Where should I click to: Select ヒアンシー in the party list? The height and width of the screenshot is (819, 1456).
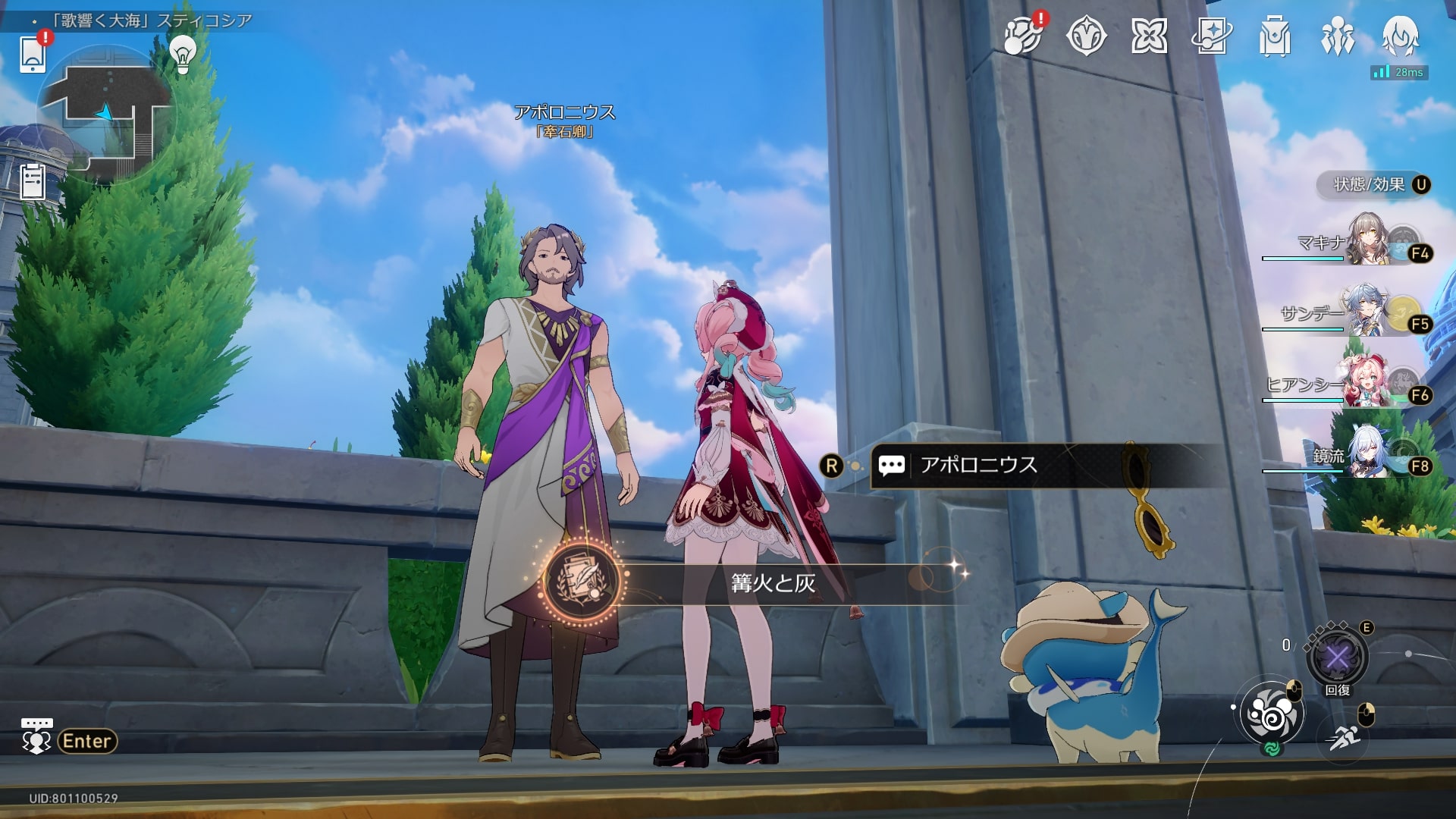click(x=1365, y=384)
